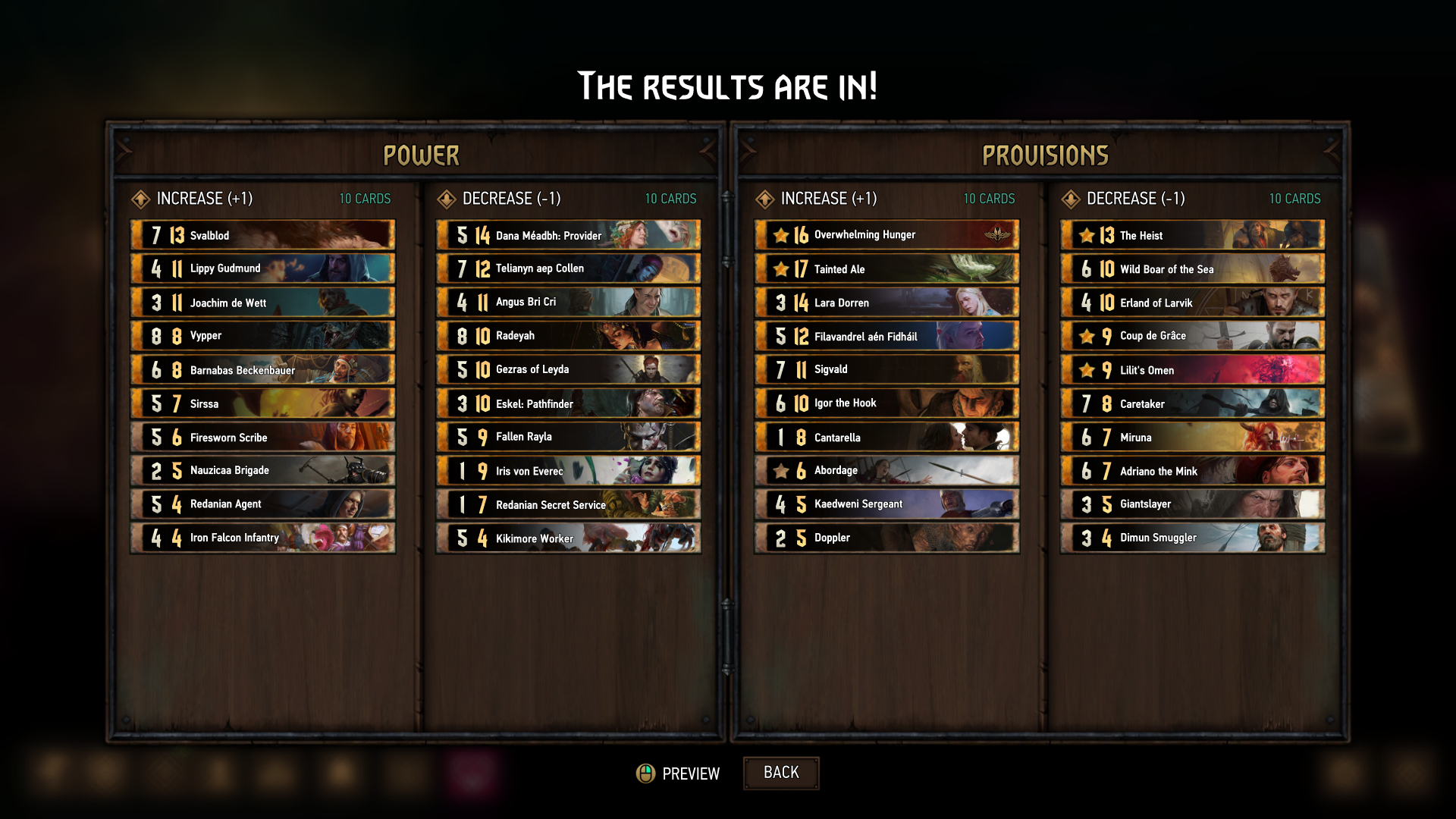Select the Doppler card row
Screen dimensions: 1456x819
tap(886, 538)
